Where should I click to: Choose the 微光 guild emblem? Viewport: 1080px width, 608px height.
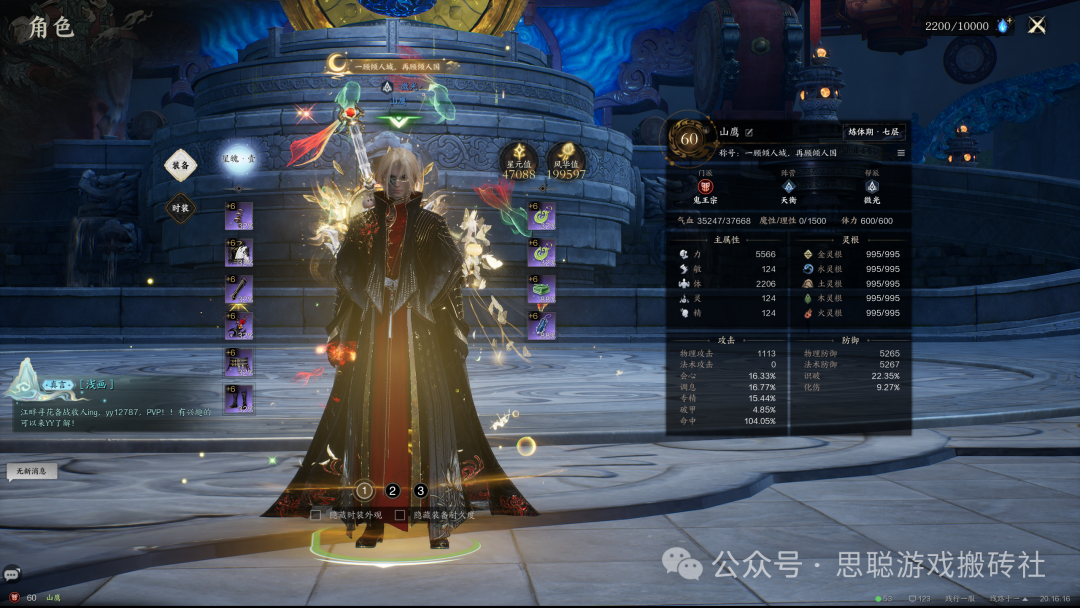click(x=872, y=187)
